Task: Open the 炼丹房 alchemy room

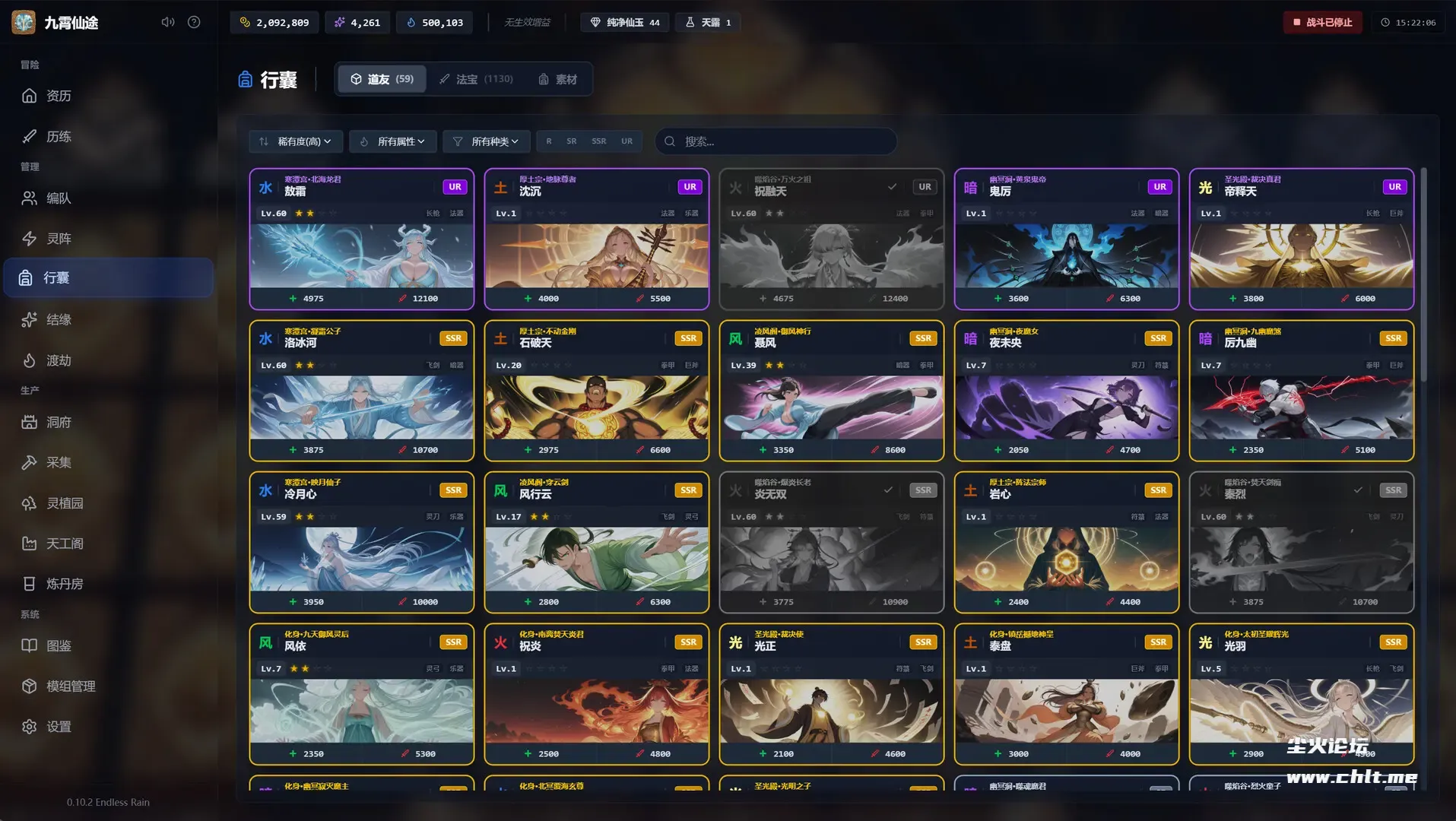Action: pyautogui.click(x=64, y=584)
